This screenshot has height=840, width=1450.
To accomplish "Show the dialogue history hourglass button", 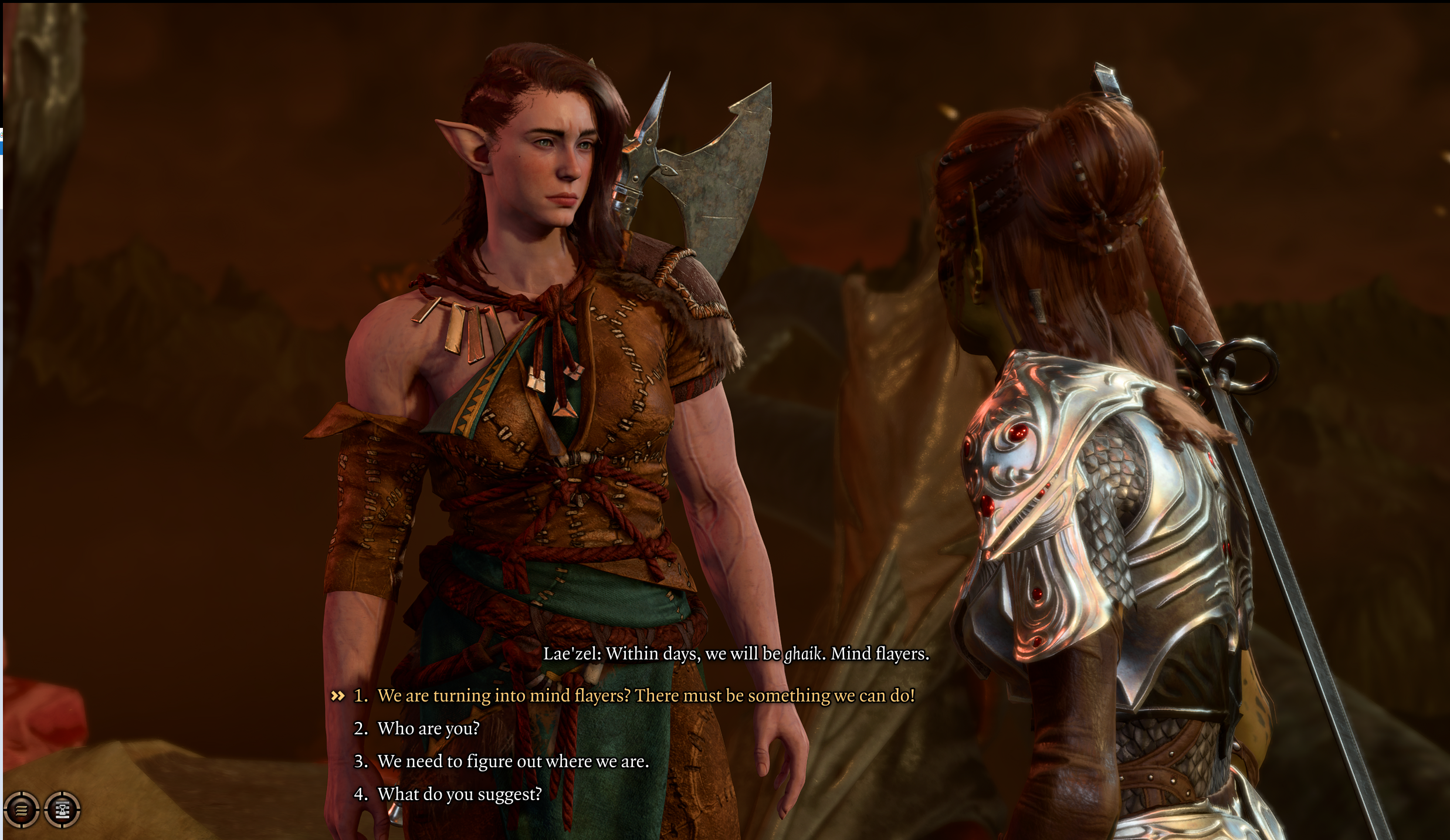I will [x=62, y=810].
